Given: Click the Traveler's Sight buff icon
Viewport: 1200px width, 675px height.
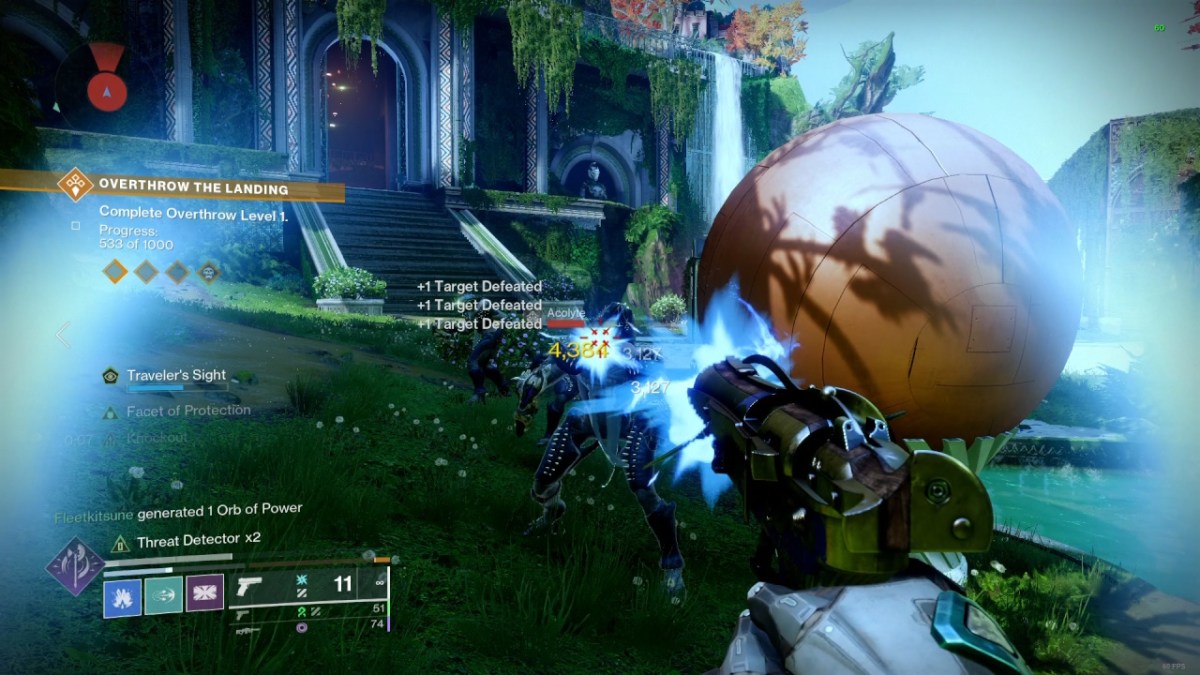Looking at the screenshot, I should pos(110,376).
